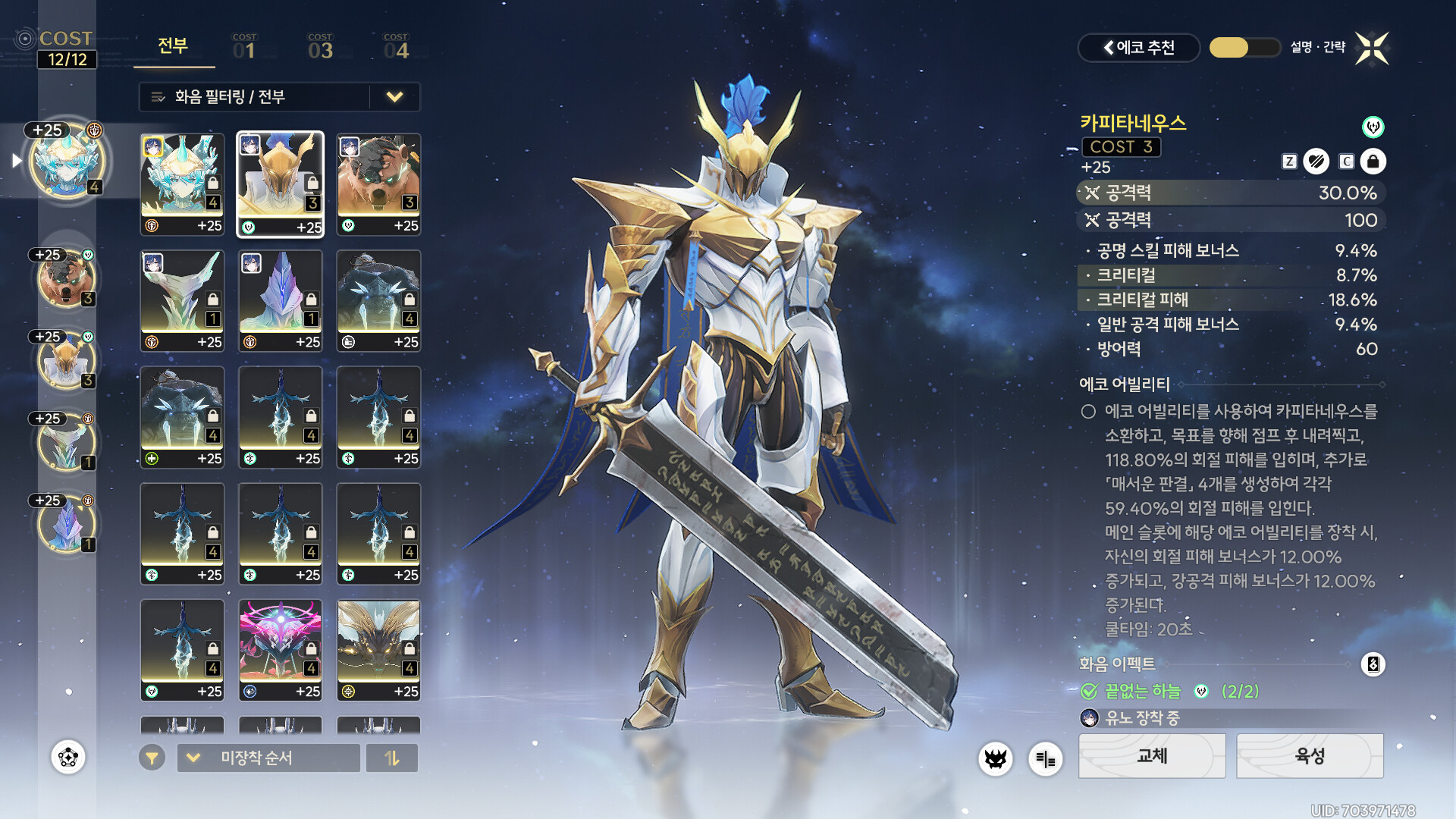
Task: Click the cat-face echo icon button
Action: [995, 758]
